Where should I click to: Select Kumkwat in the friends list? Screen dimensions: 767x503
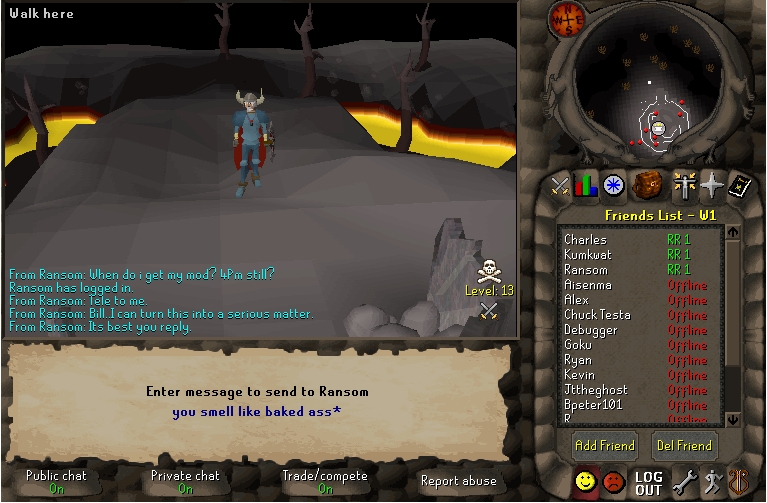(x=588, y=255)
